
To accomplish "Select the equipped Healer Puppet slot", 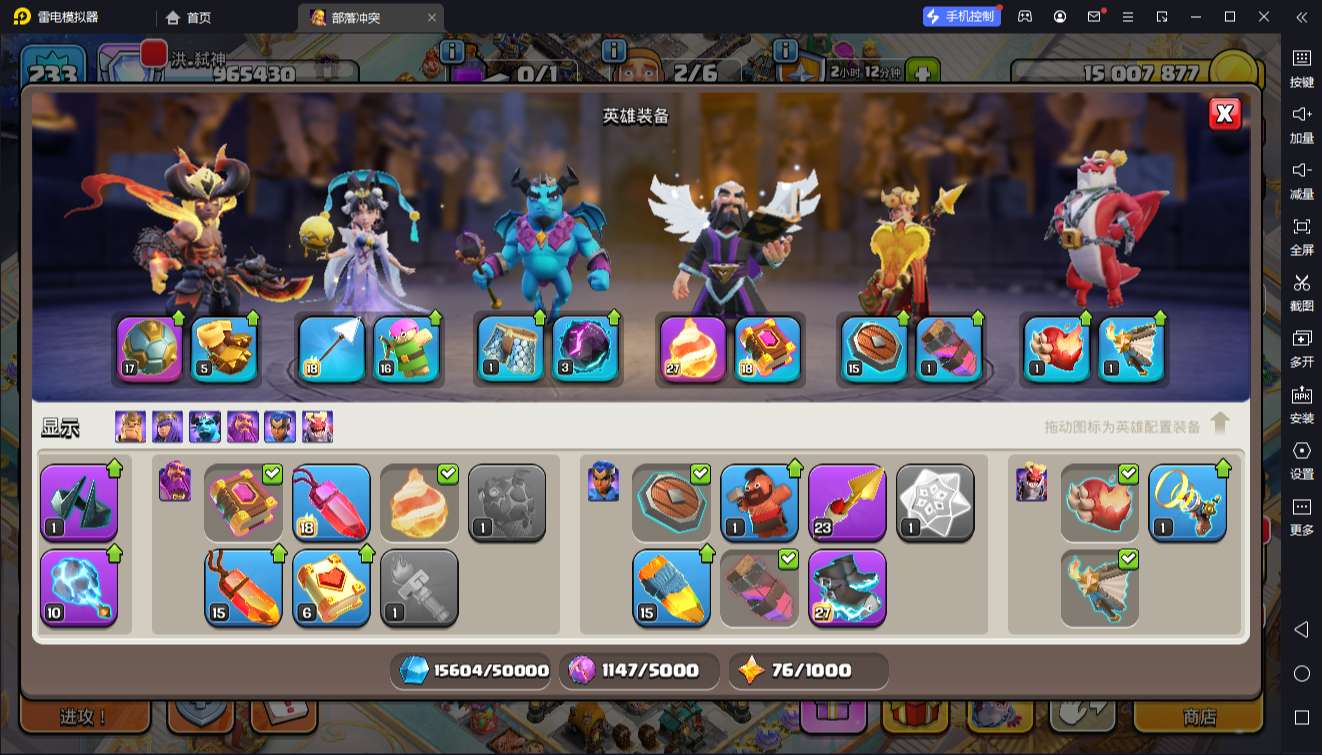I will coord(406,350).
